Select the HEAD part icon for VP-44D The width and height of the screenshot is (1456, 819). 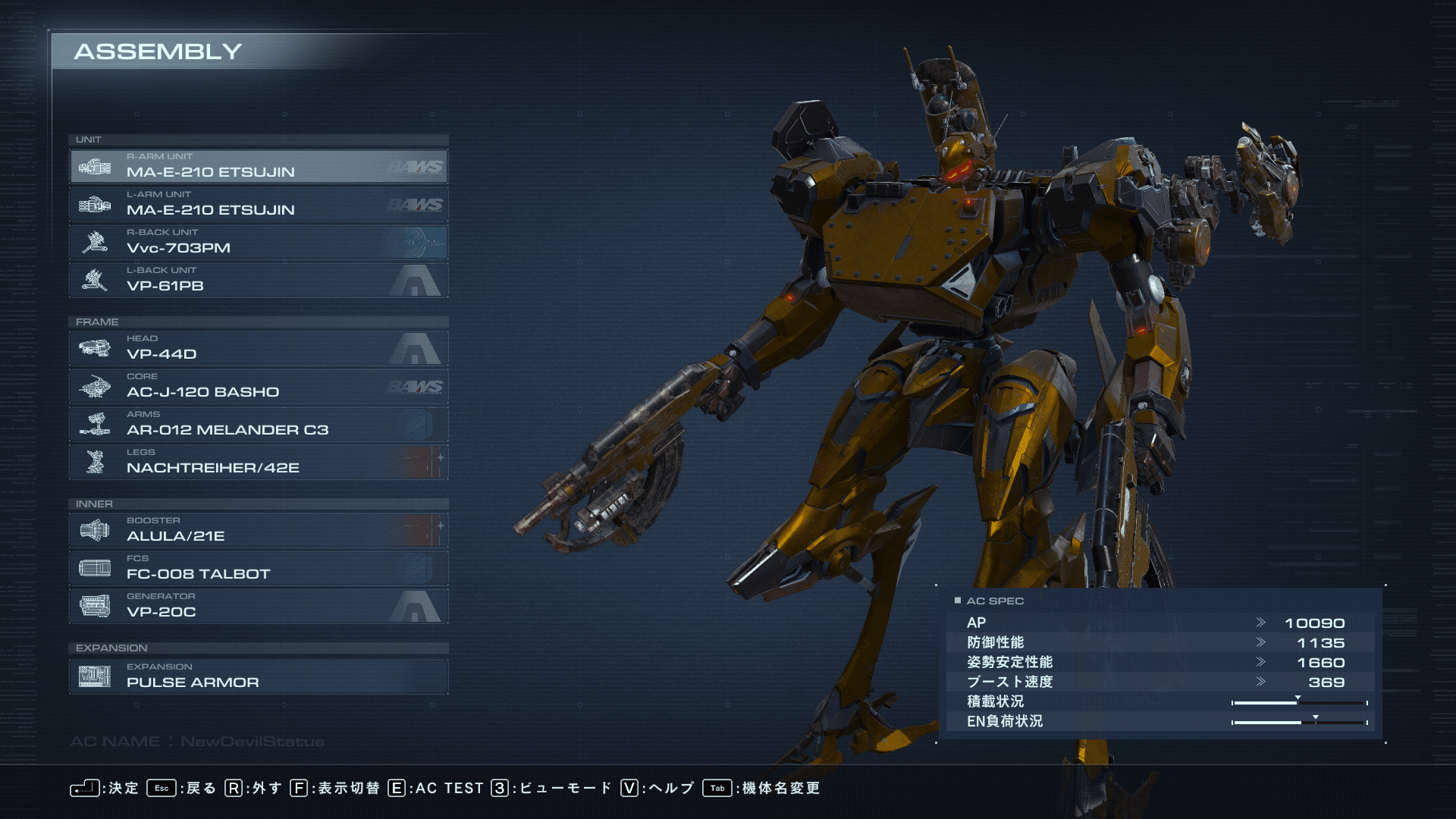point(96,348)
